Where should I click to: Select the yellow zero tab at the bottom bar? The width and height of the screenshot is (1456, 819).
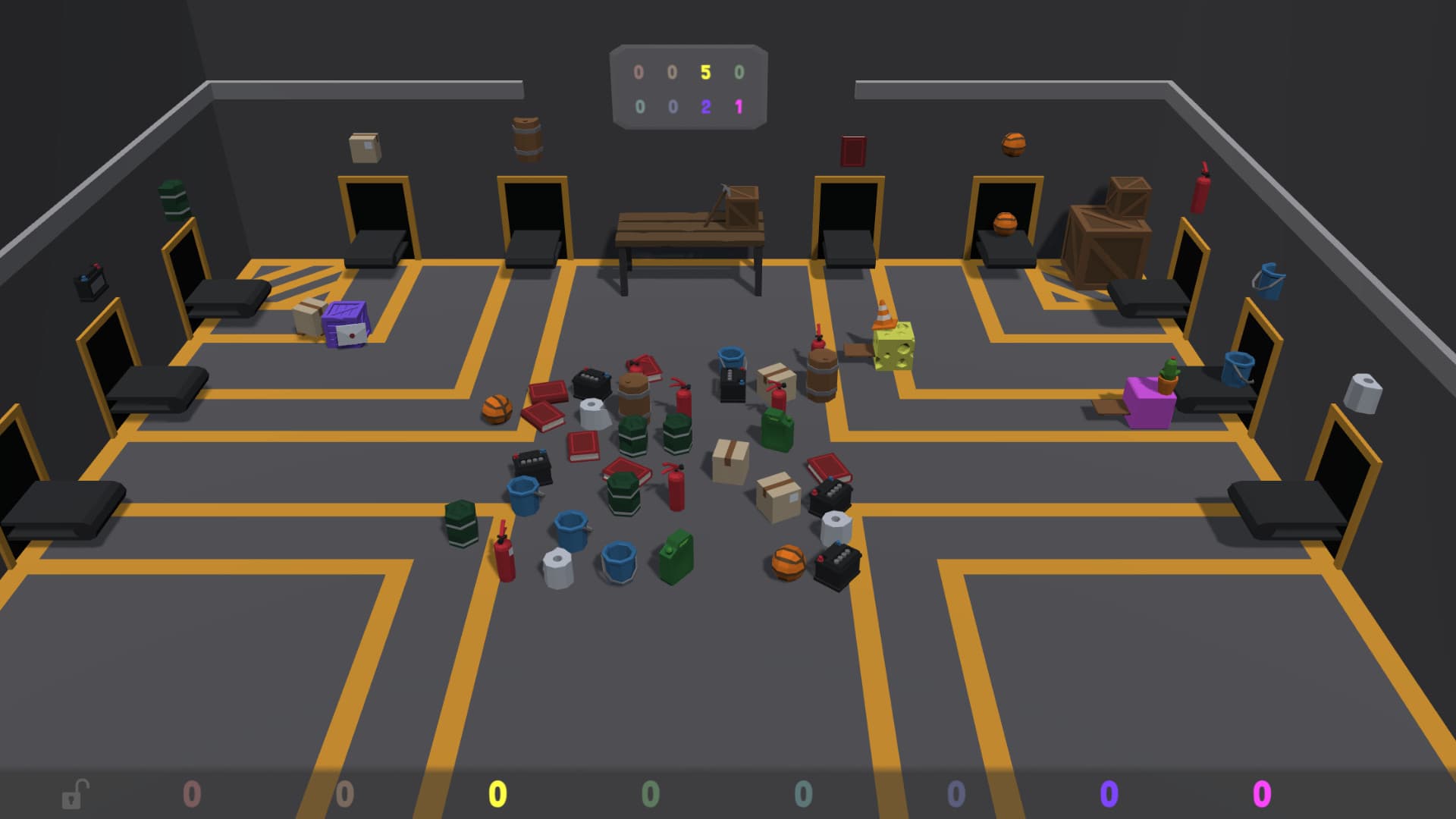497,794
